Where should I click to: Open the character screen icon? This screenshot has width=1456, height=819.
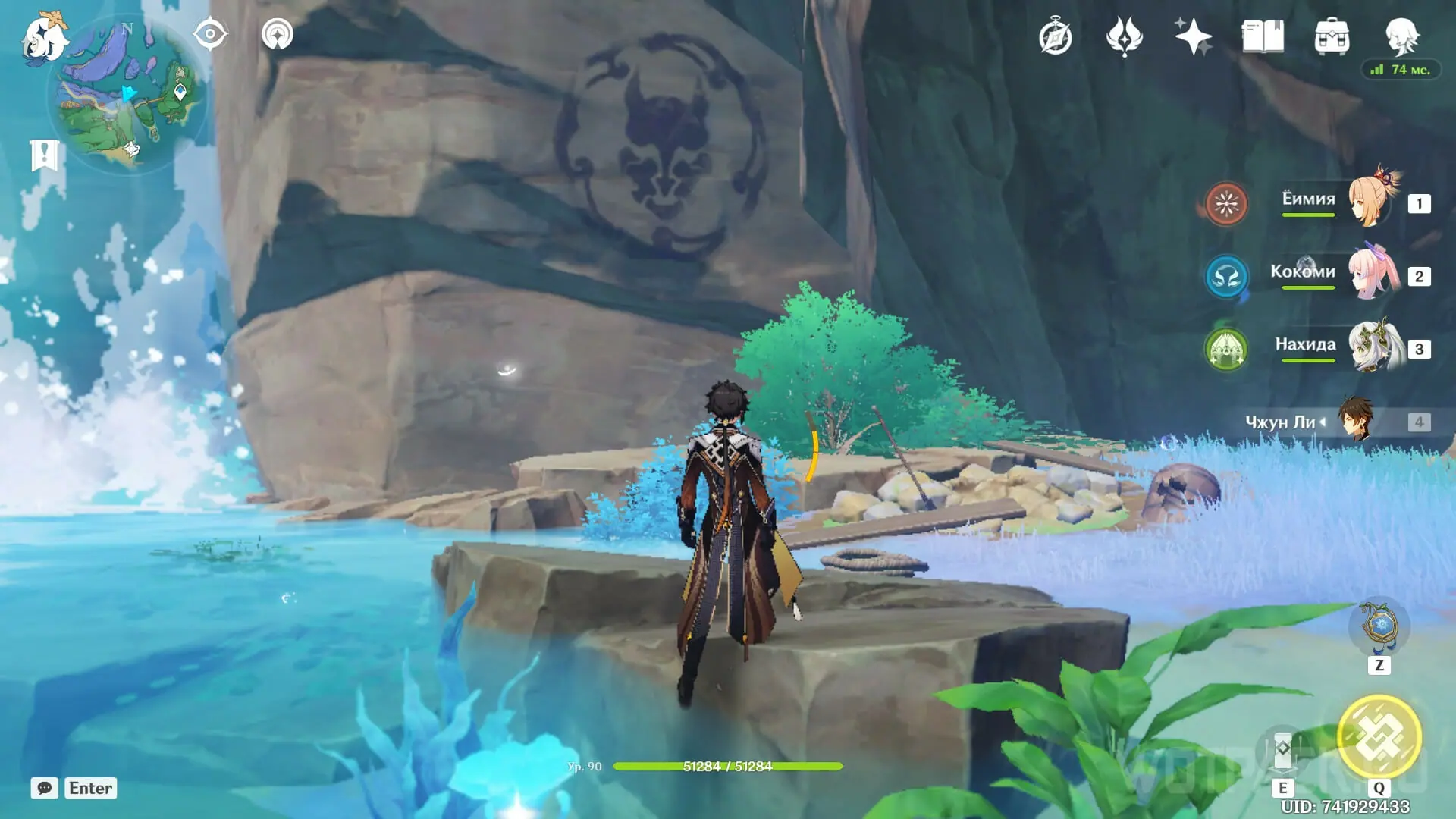[x=1401, y=36]
